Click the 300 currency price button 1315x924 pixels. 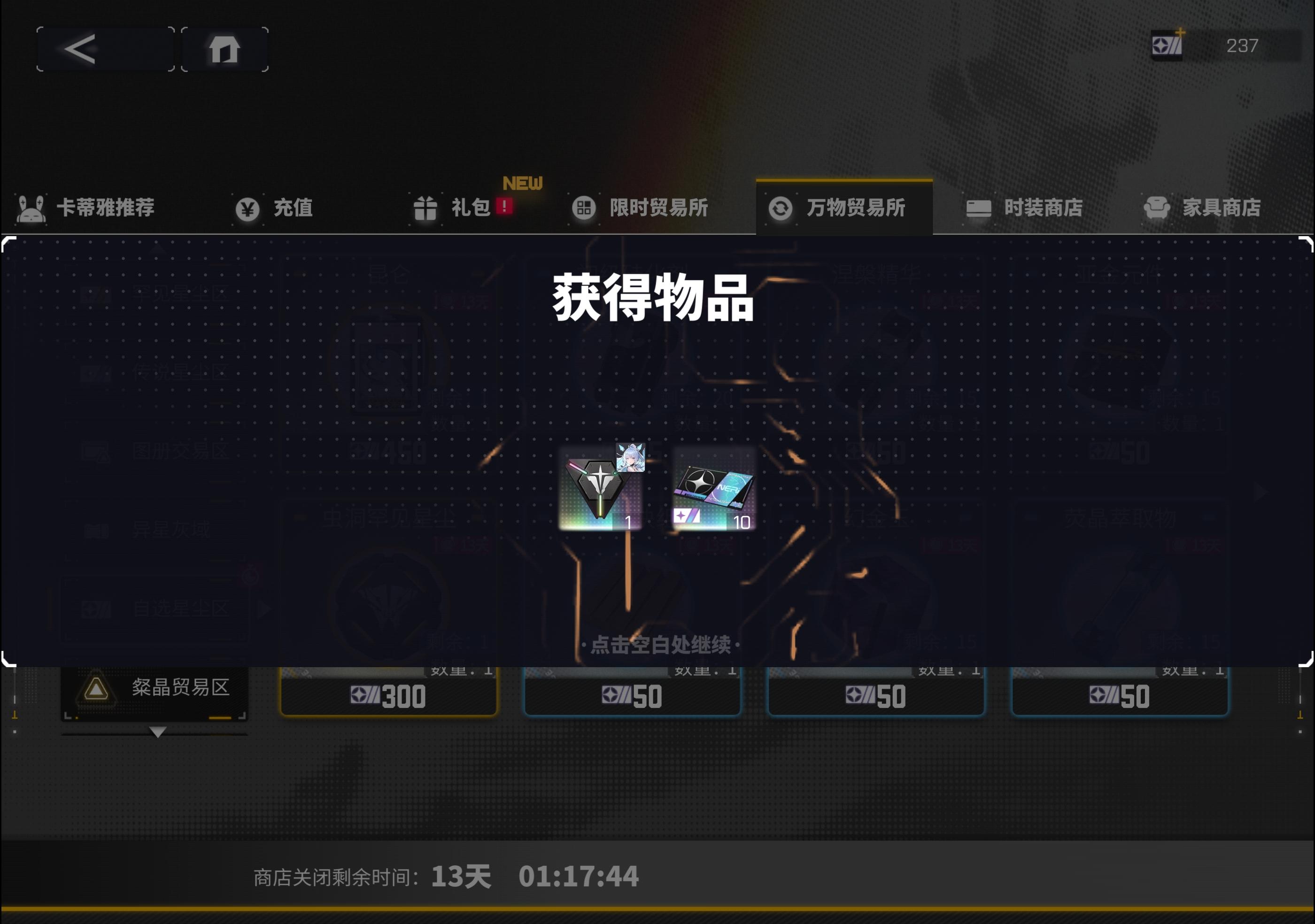pyautogui.click(x=389, y=696)
